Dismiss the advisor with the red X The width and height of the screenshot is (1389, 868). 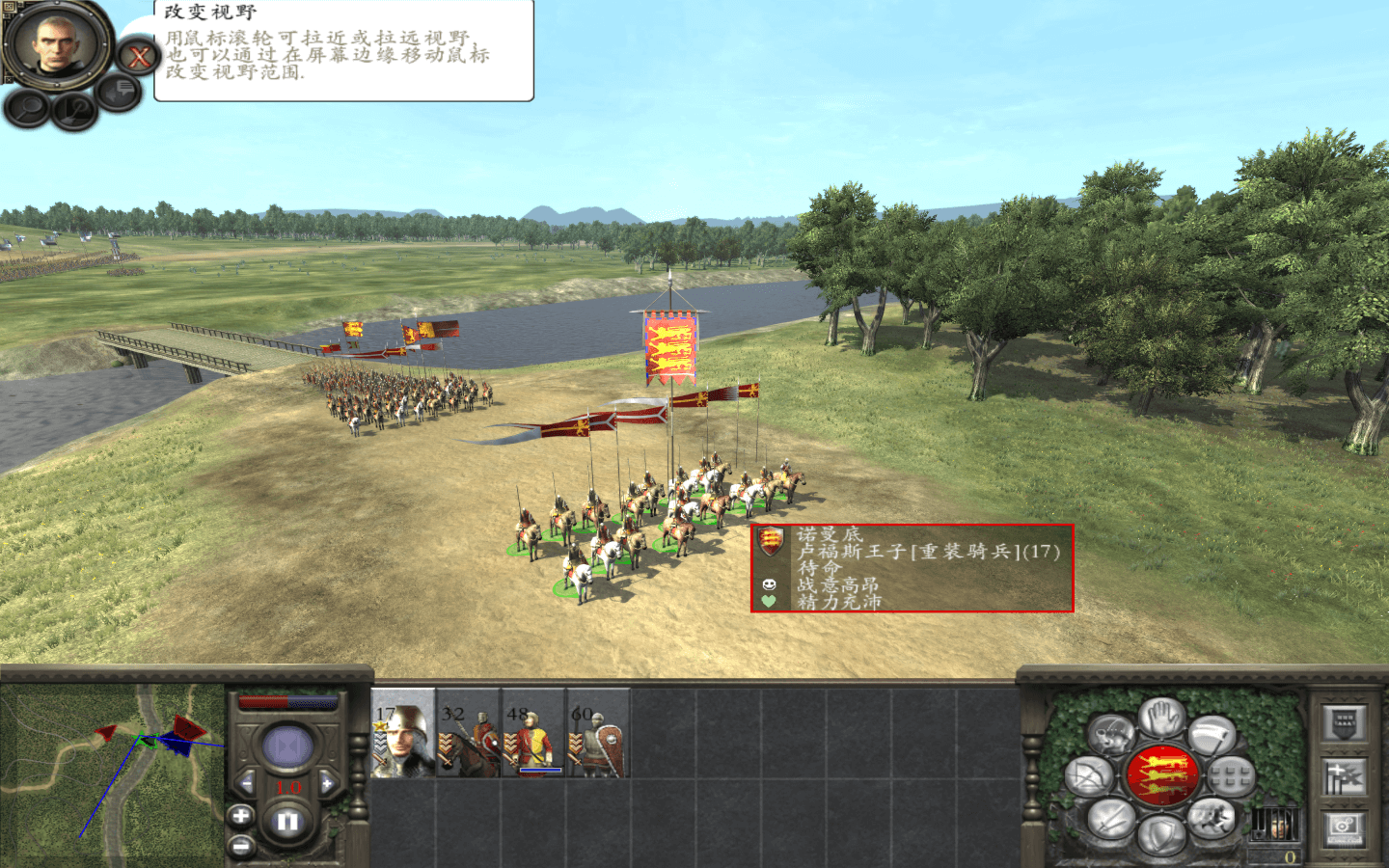[x=139, y=57]
